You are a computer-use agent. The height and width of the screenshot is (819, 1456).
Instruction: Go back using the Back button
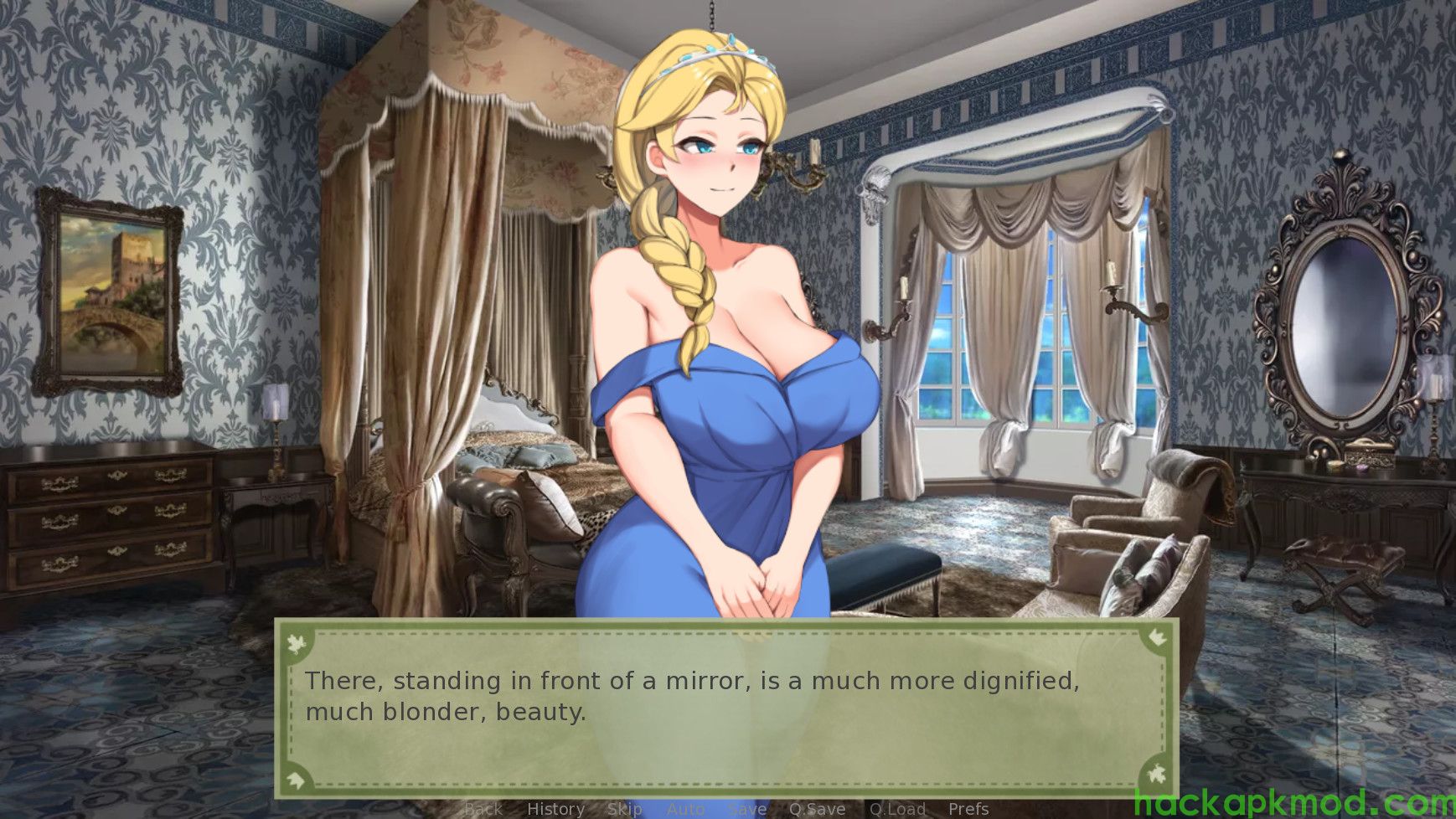click(x=483, y=809)
